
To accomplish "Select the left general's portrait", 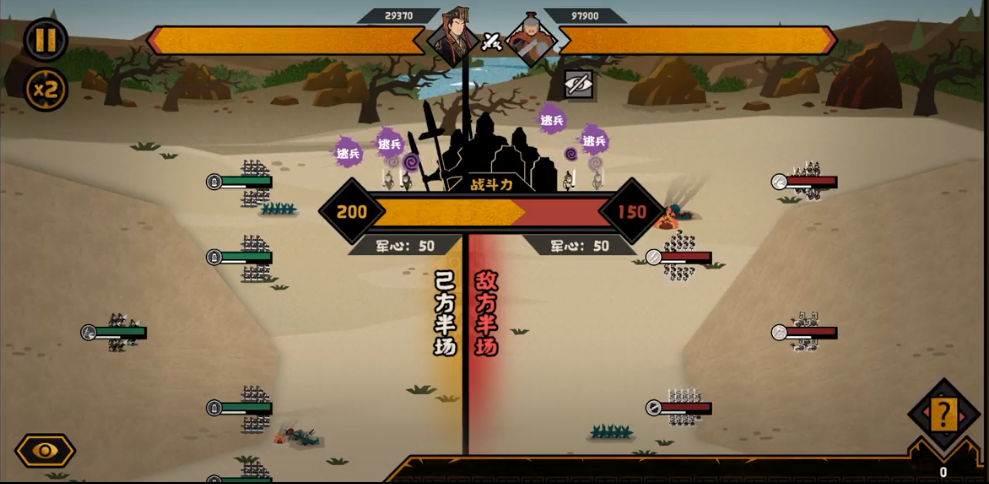I will (x=452, y=38).
